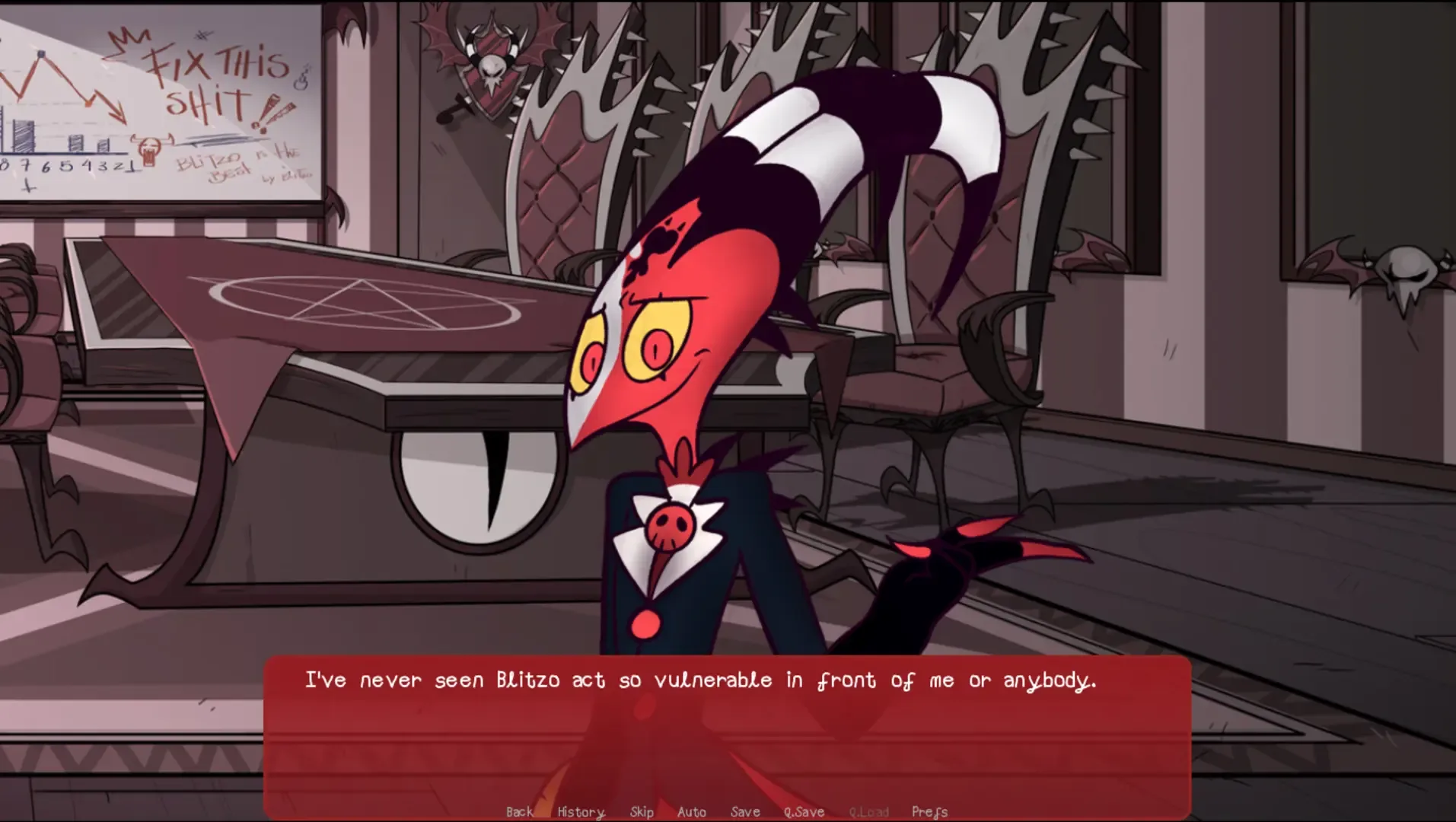Screen dimensions: 1456x822
Task: Go Back to the previous dialogue line
Action: click(518, 811)
